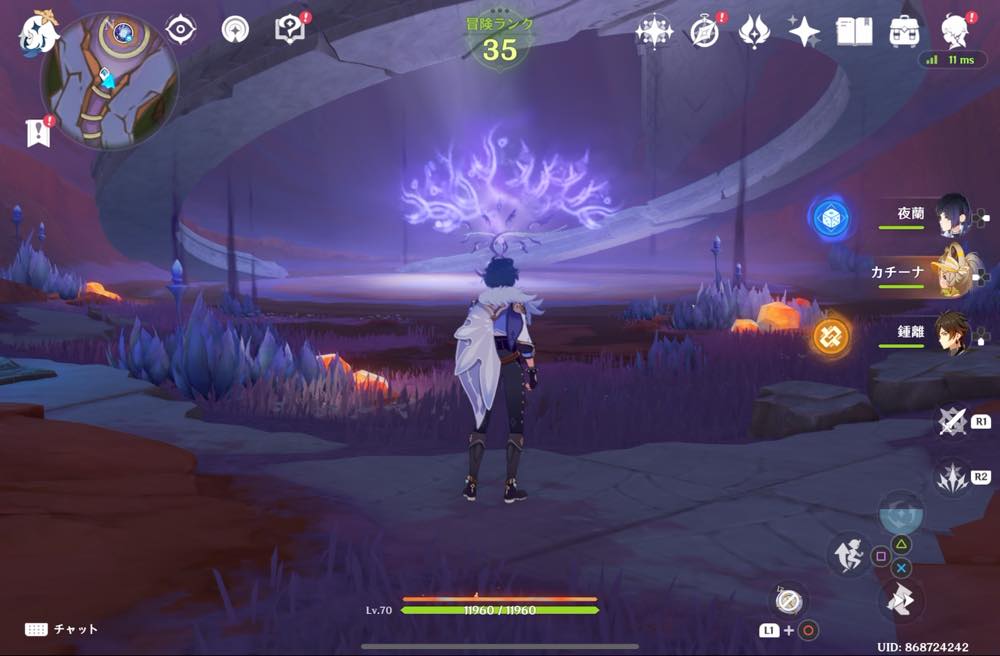Open the map from the circular minimap
This screenshot has height=656, width=1000.
click(109, 80)
